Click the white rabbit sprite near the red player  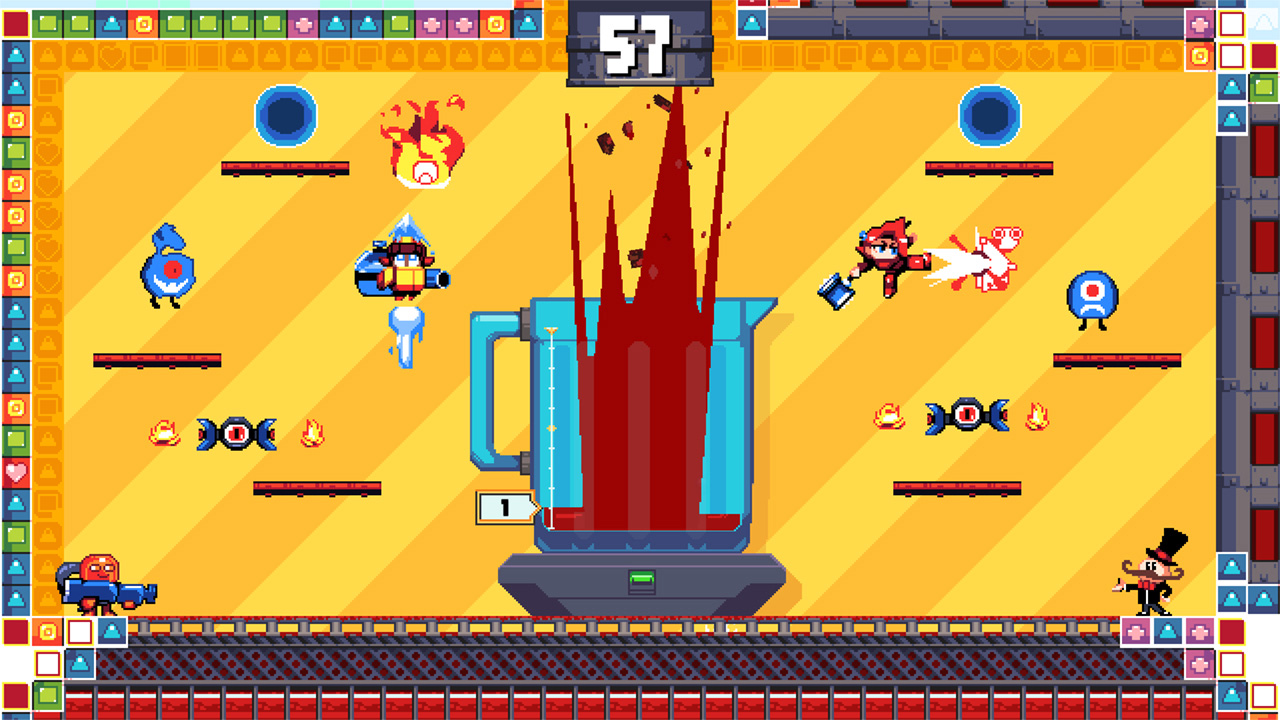[x=990, y=255]
